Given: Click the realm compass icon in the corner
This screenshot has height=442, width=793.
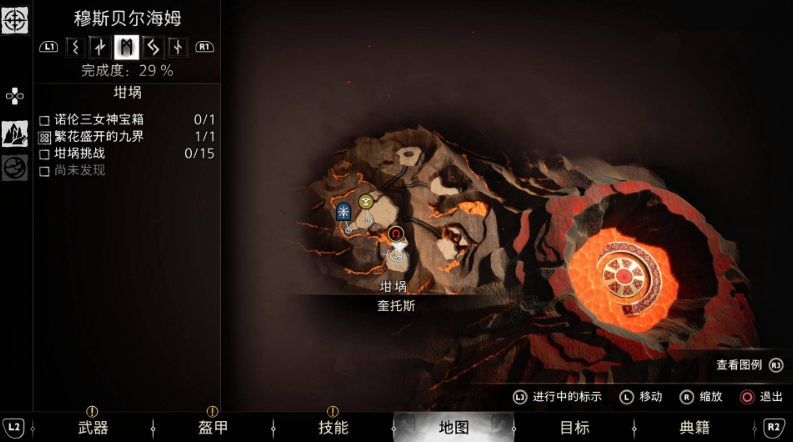Looking at the screenshot, I should 15,19.
